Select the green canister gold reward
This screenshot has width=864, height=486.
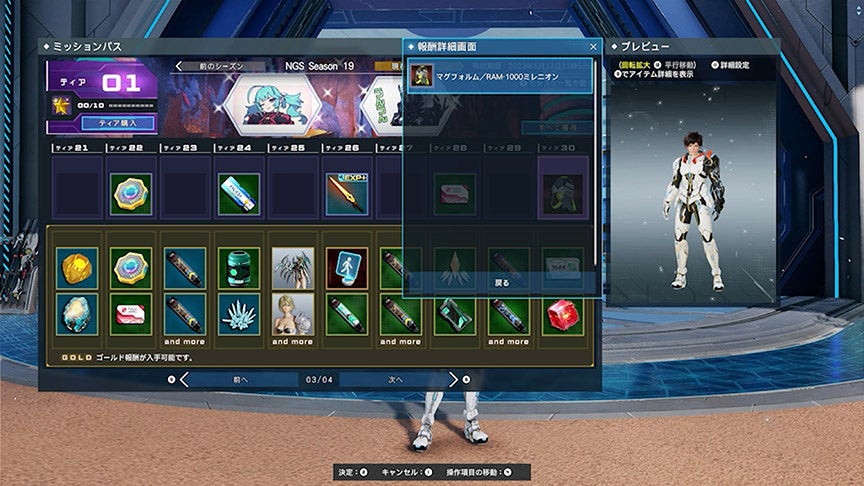(239, 268)
